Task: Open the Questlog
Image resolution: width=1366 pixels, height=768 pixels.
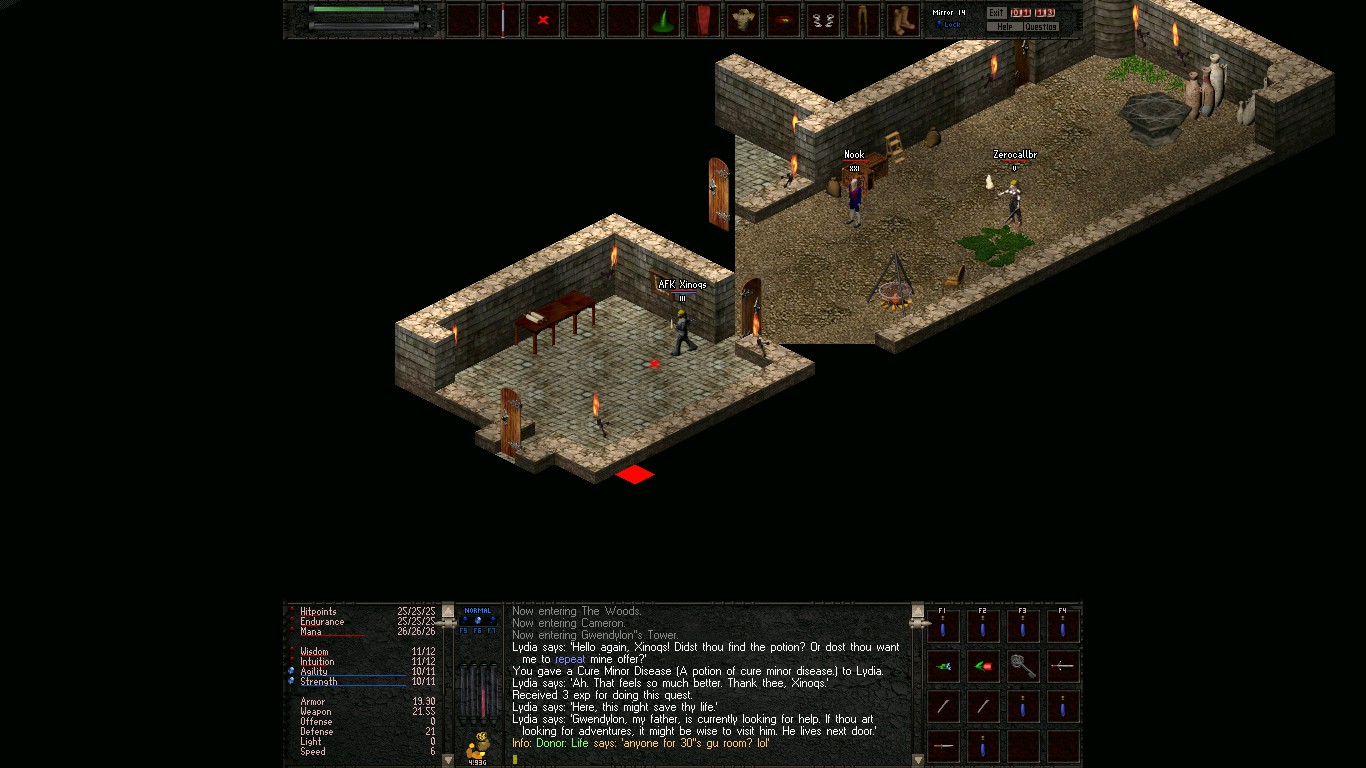Action: click(x=1040, y=26)
